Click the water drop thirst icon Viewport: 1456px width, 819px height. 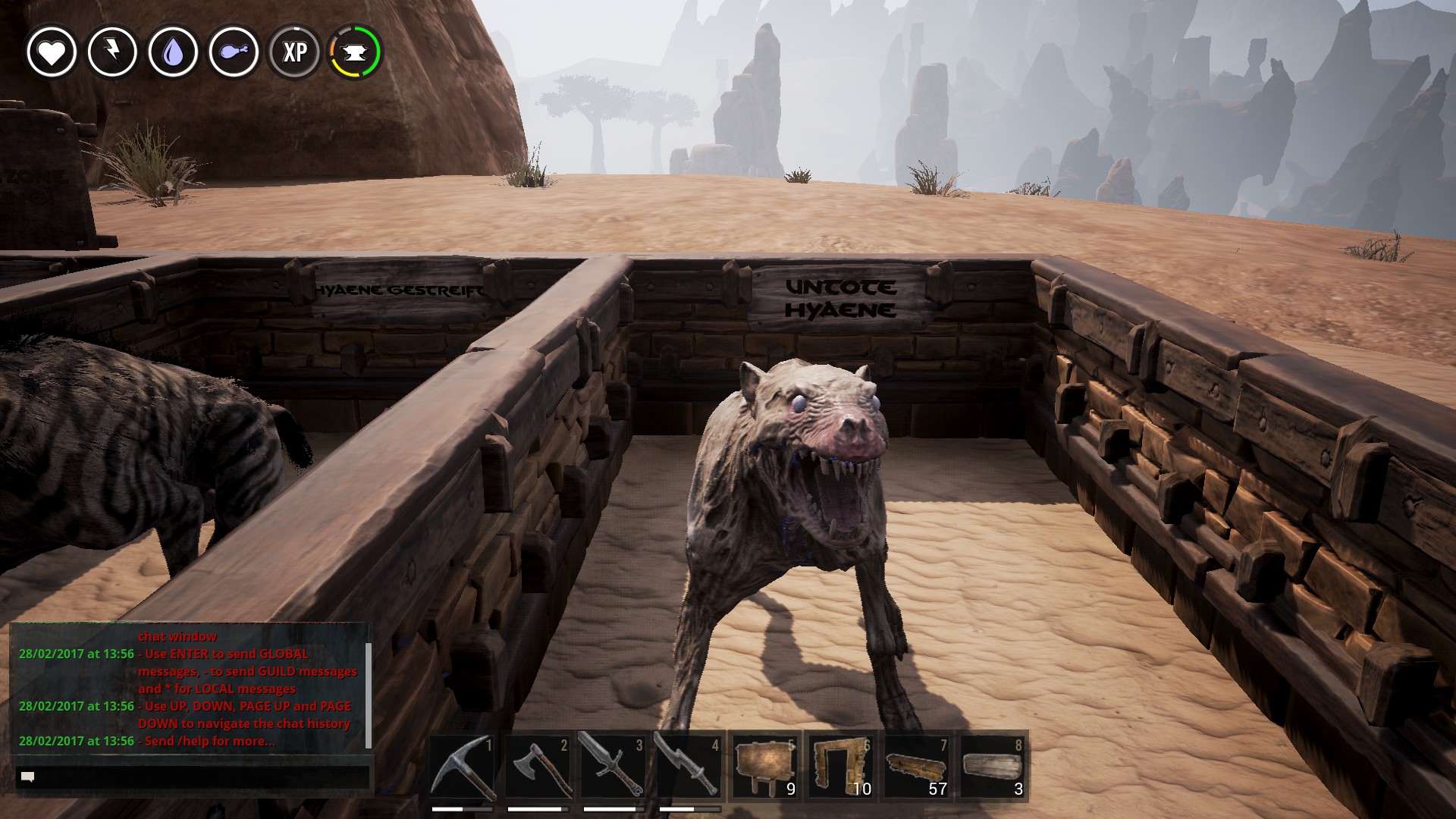pyautogui.click(x=173, y=52)
